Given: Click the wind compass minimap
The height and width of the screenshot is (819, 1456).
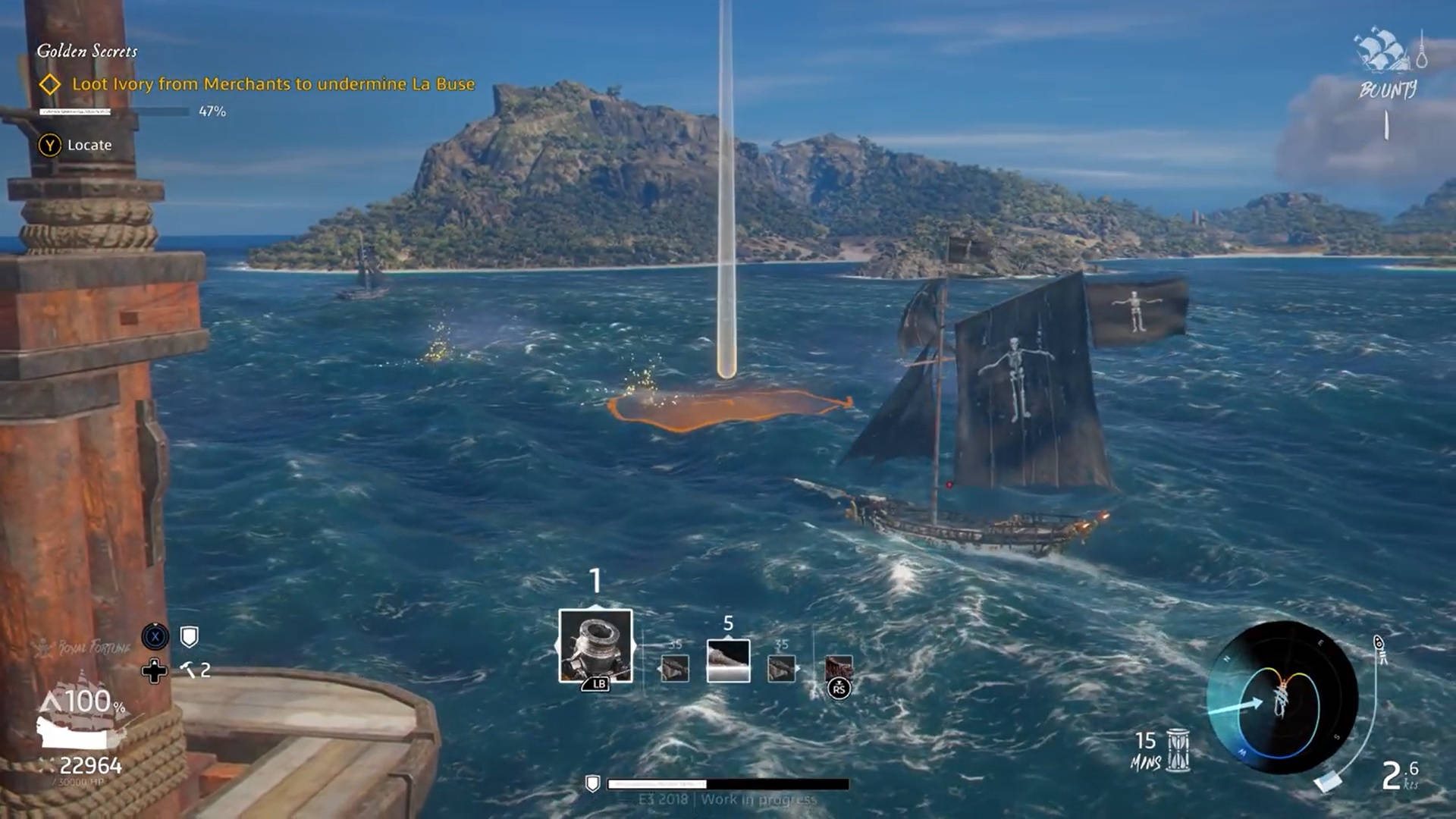Looking at the screenshot, I should tap(1281, 698).
